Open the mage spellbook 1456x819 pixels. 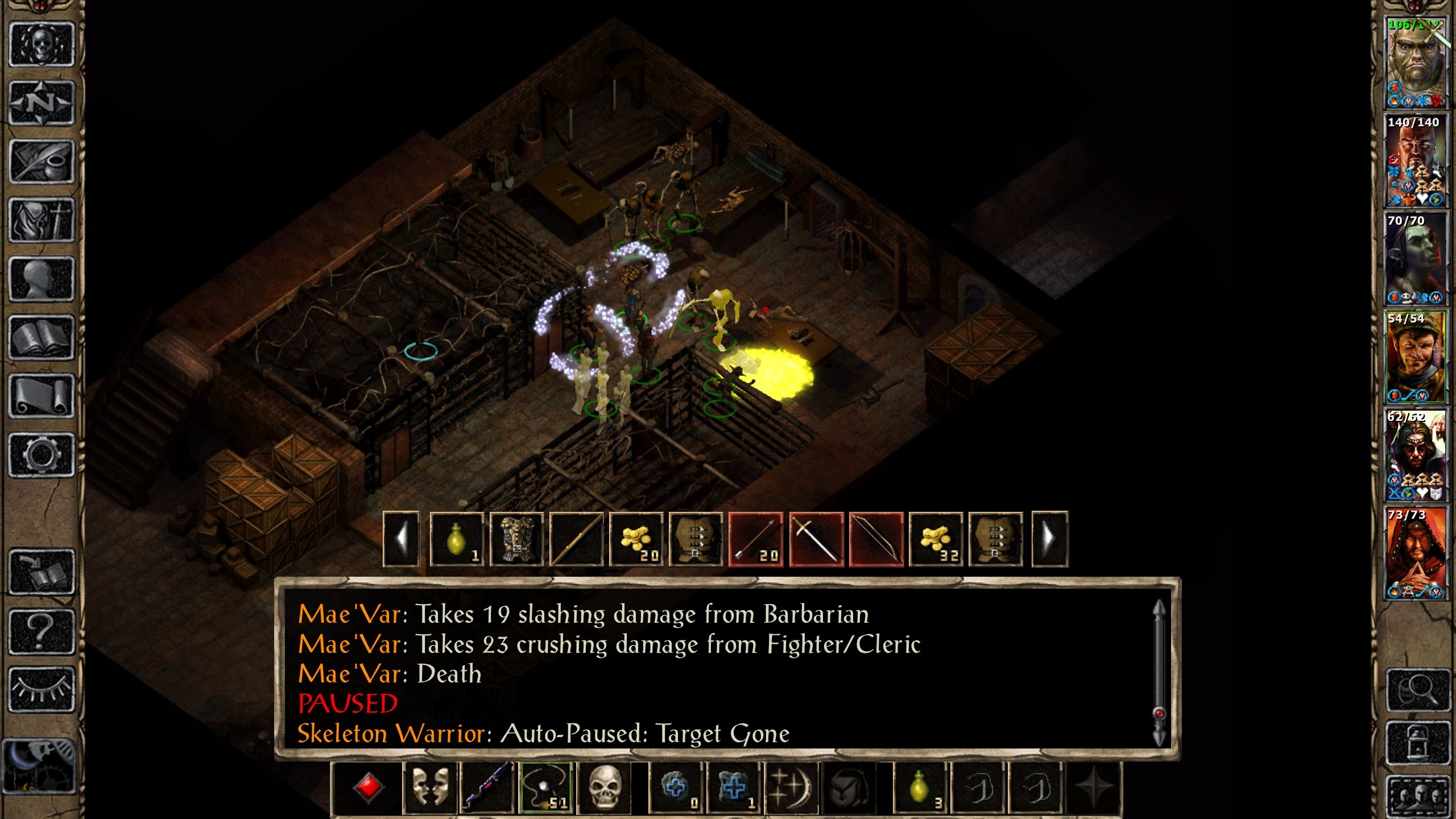42,337
